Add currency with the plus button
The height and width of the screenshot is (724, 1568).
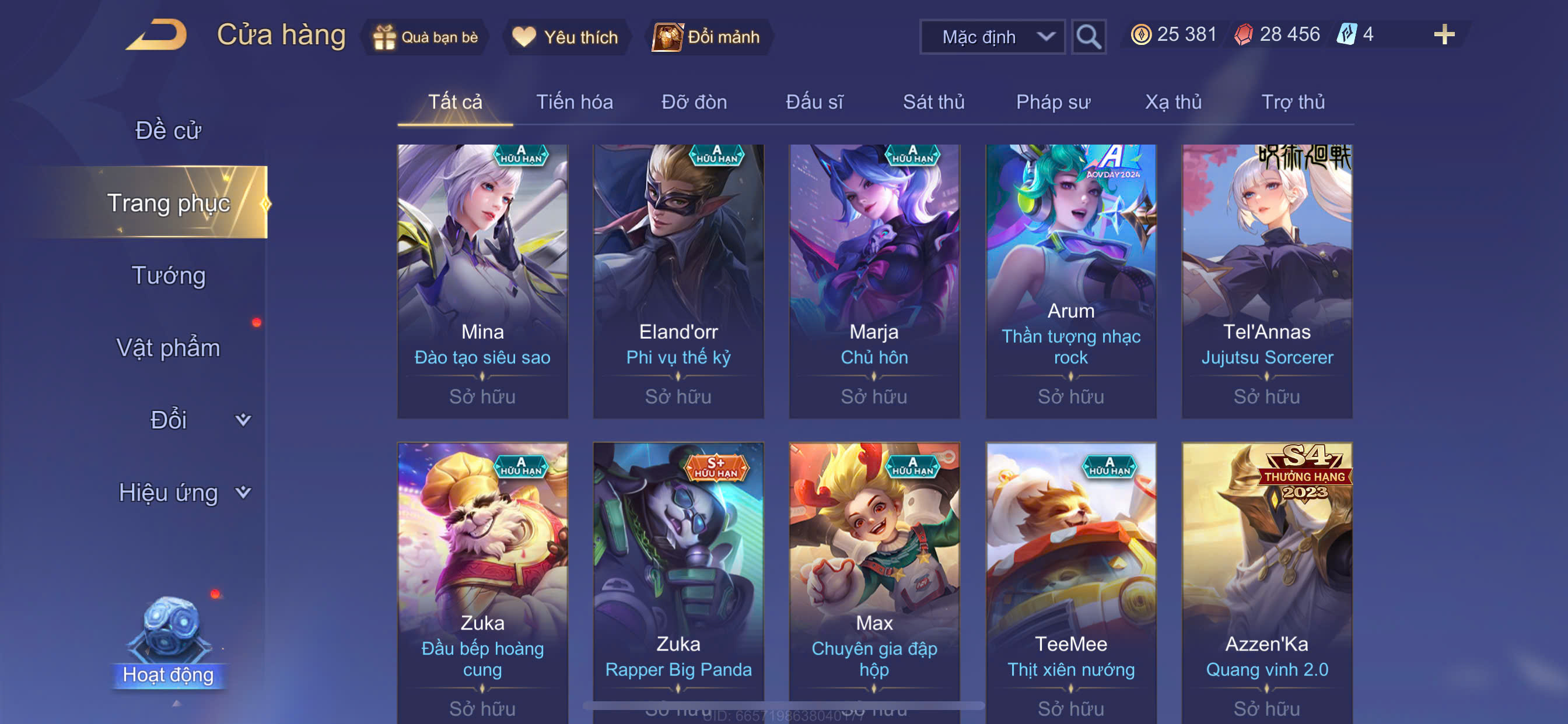pyautogui.click(x=1443, y=34)
